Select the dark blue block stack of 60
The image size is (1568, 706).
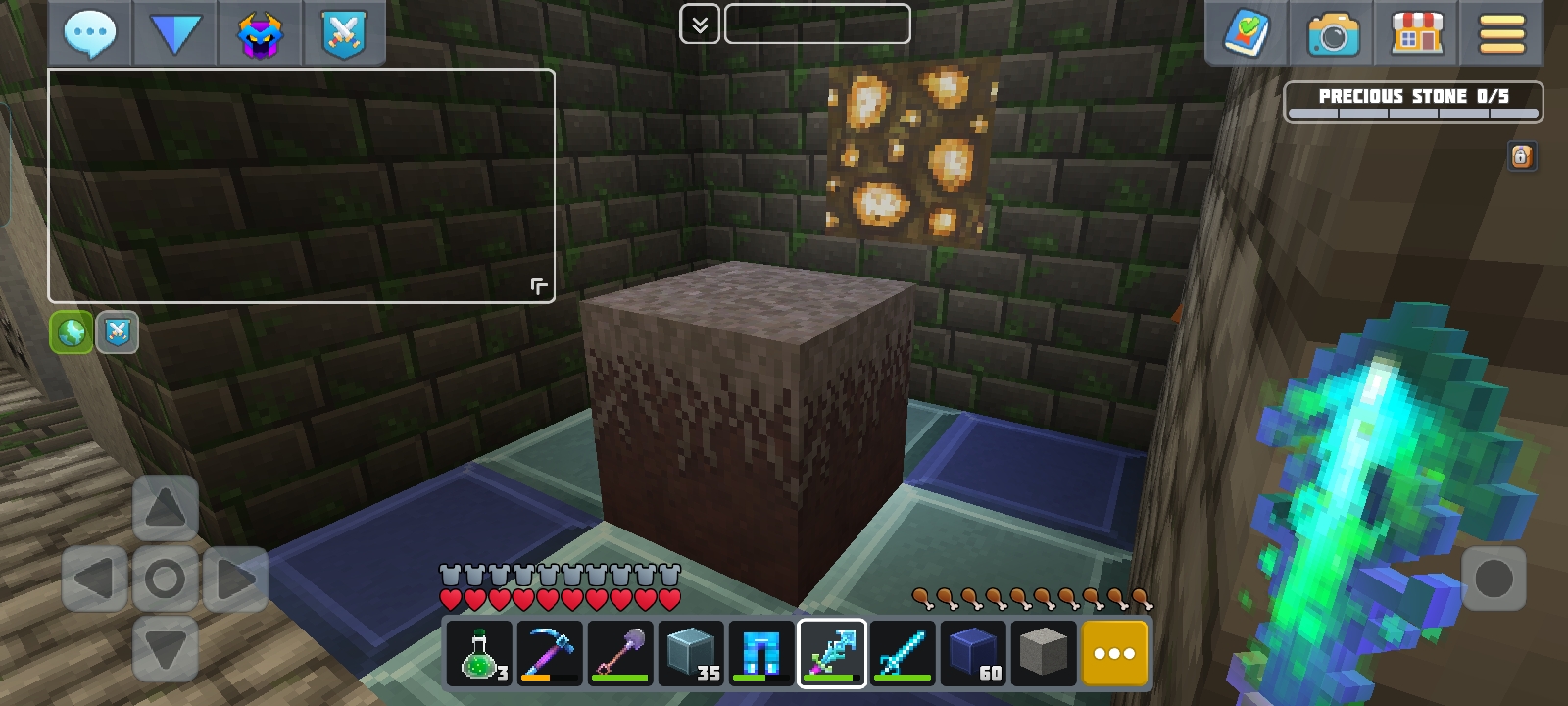pyautogui.click(x=973, y=653)
